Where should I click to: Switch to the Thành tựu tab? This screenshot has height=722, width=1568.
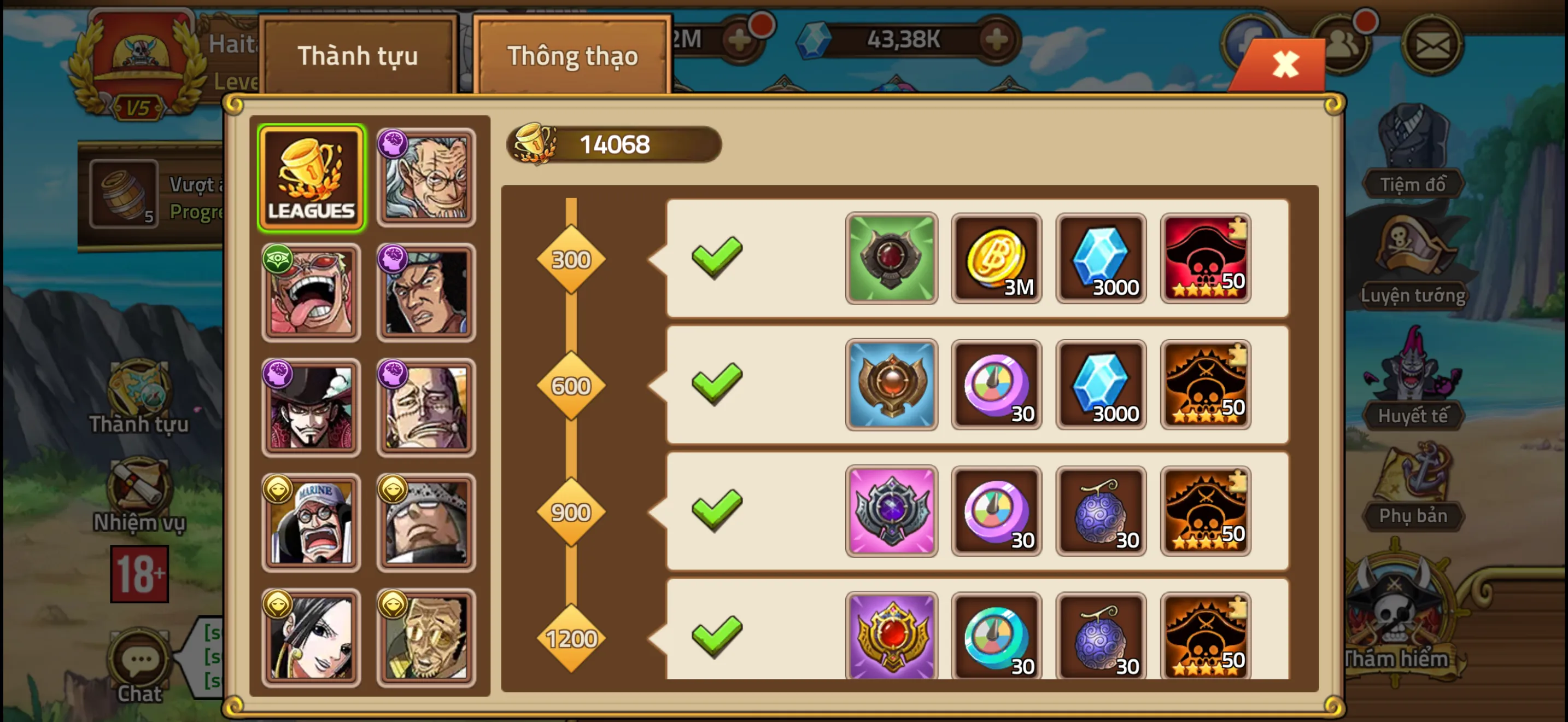[358, 55]
